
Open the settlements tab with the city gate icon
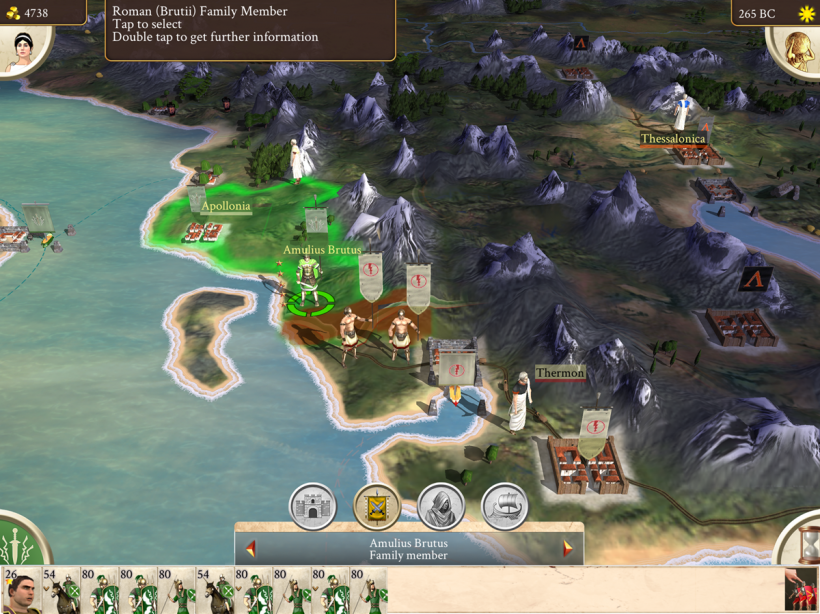tap(313, 507)
